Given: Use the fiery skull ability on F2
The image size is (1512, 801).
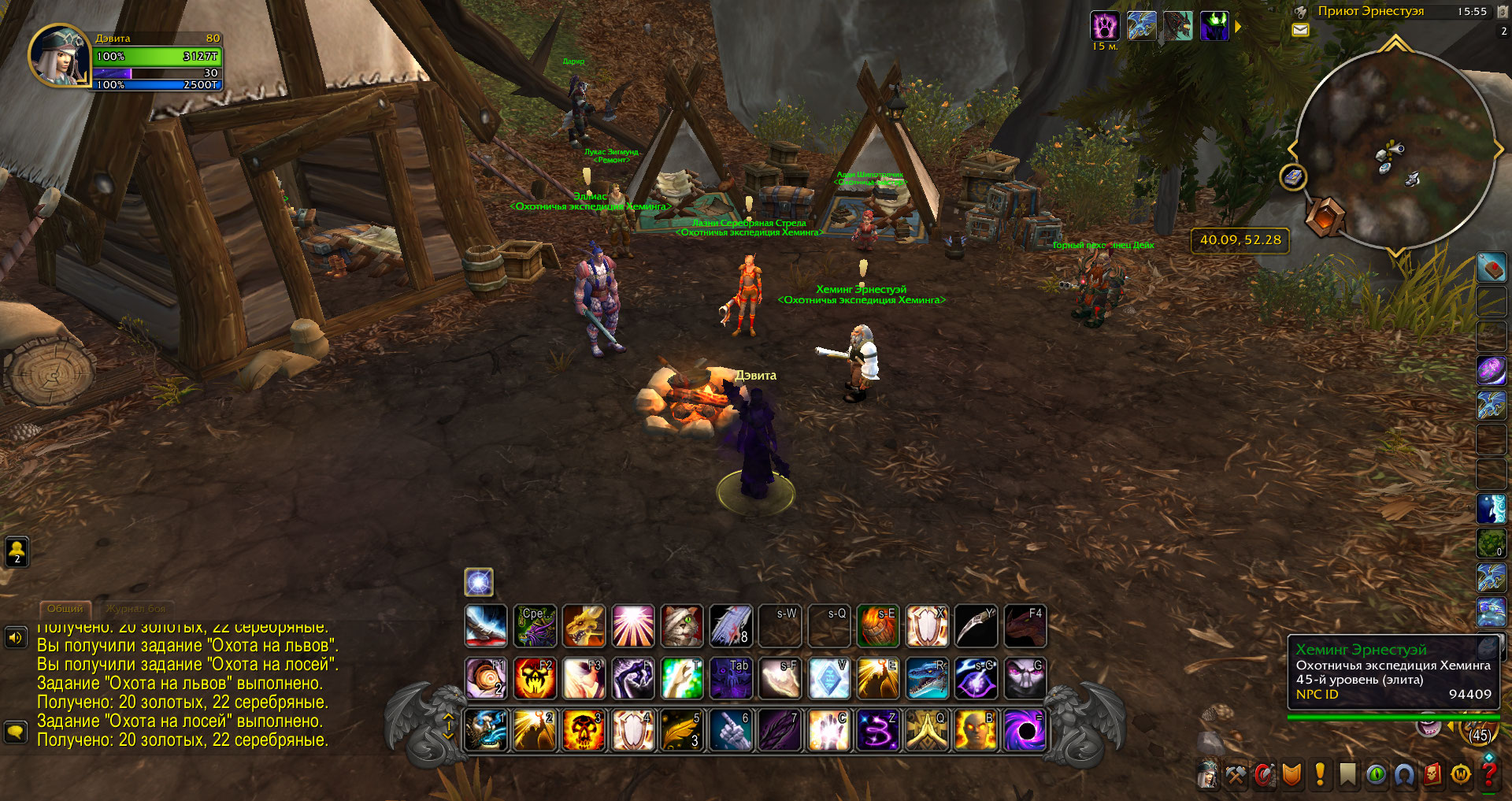Looking at the screenshot, I should tap(535, 678).
